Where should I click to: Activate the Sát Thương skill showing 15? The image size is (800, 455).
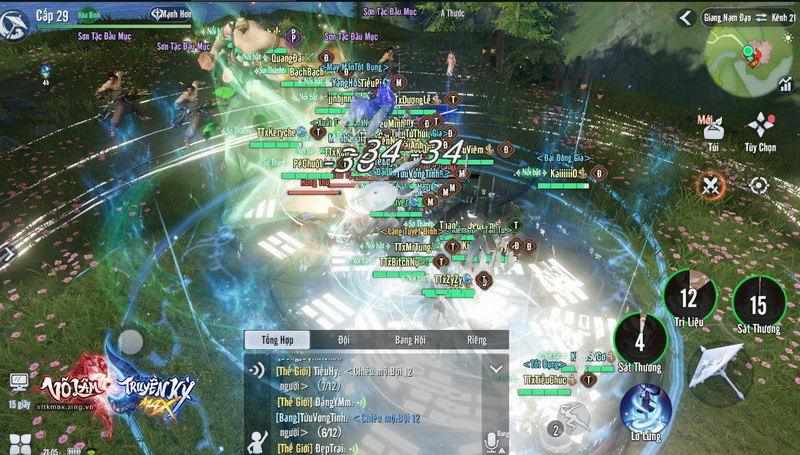coord(758,303)
